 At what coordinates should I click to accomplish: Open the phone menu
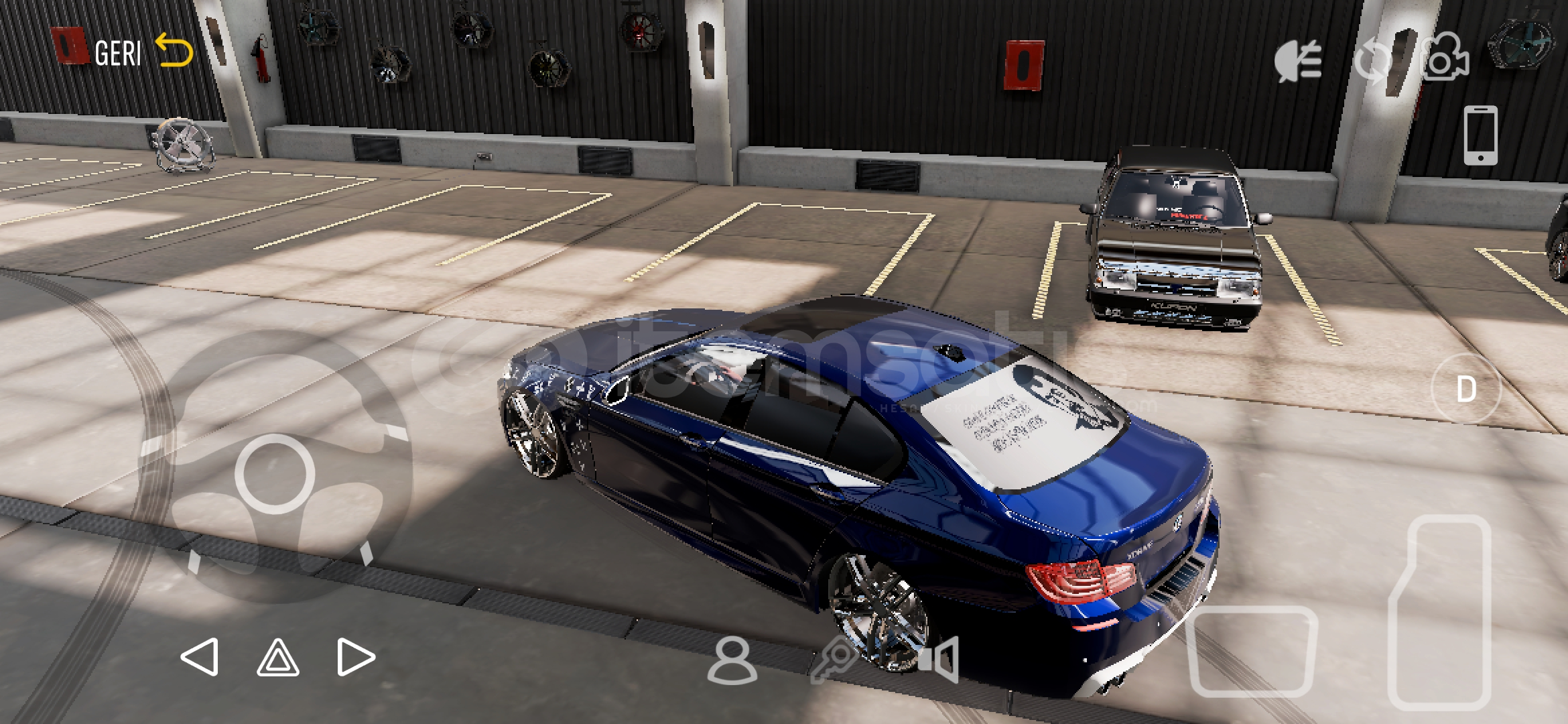[x=1480, y=135]
